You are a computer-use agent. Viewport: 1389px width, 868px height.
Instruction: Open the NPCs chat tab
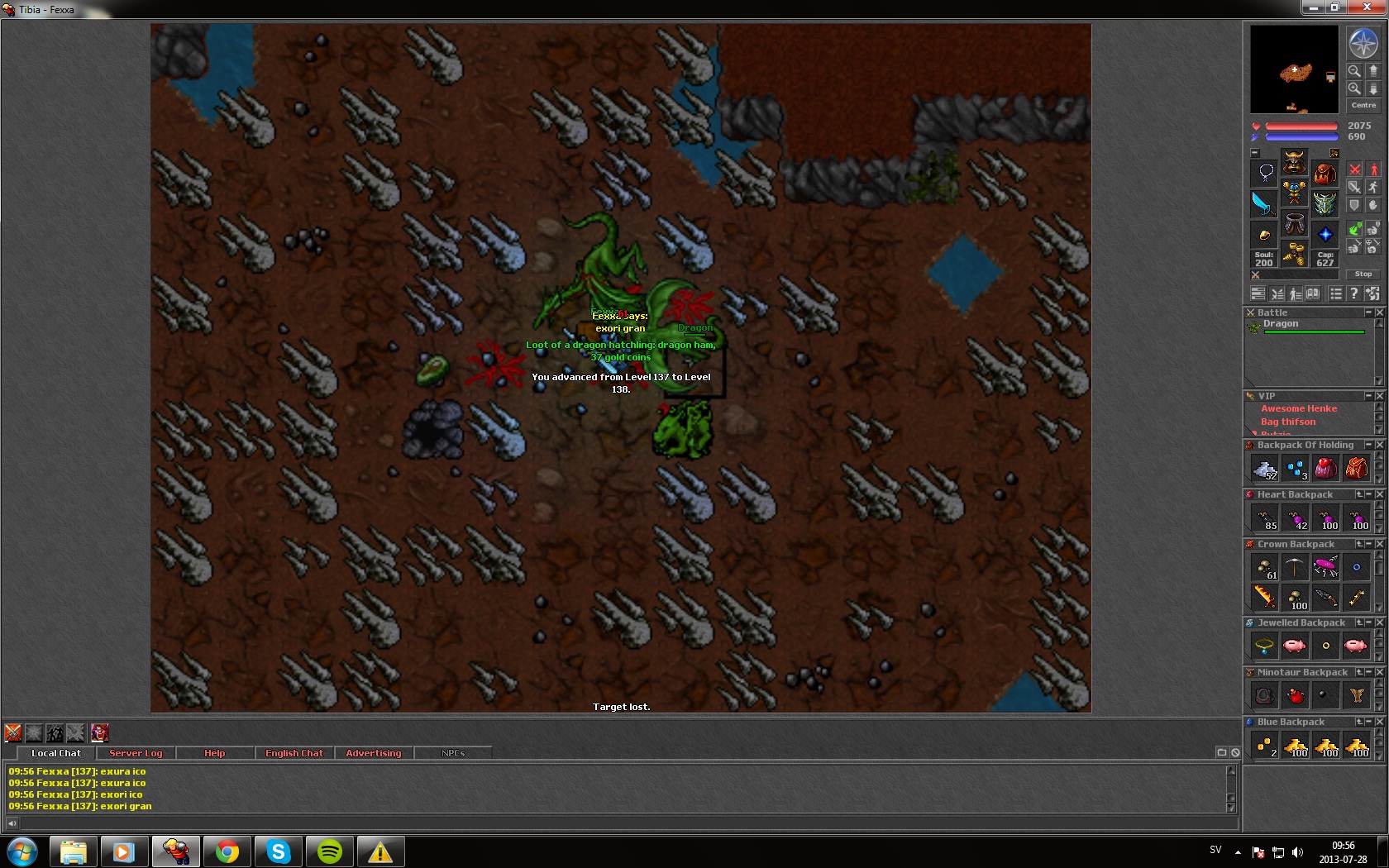click(x=452, y=753)
